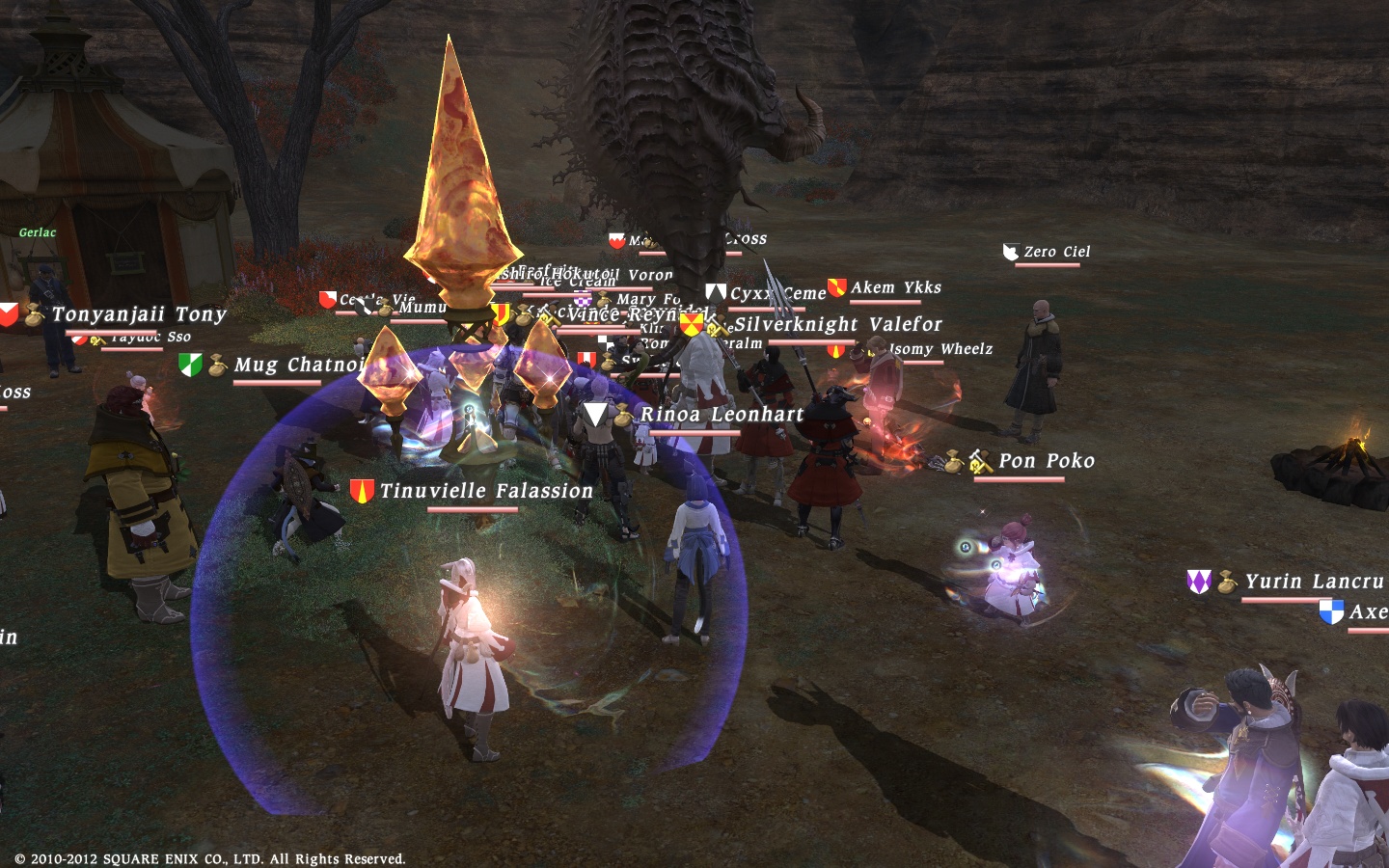The width and height of the screenshot is (1389, 868).
Task: Click the Akem Ykks nameplate
Action: (895, 287)
